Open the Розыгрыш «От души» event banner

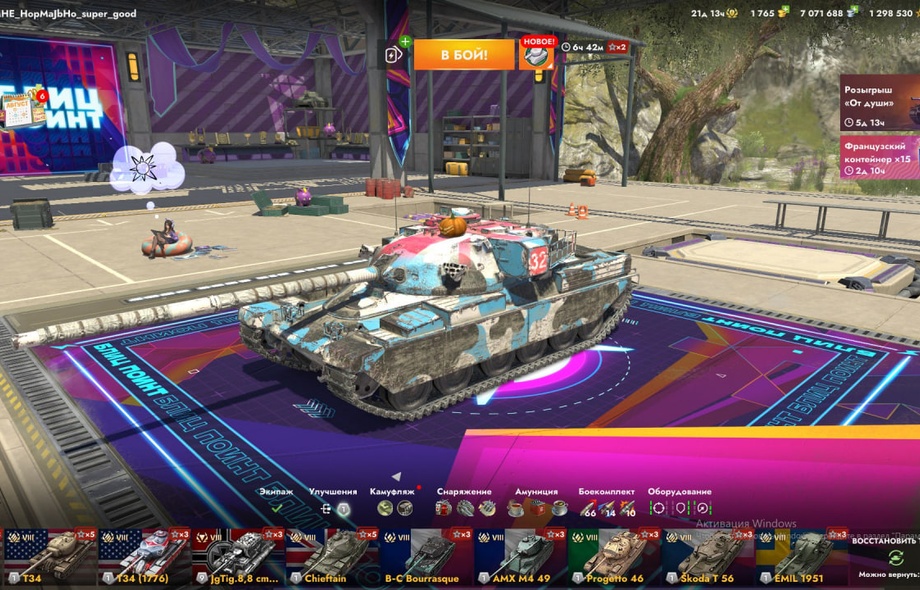(x=879, y=104)
